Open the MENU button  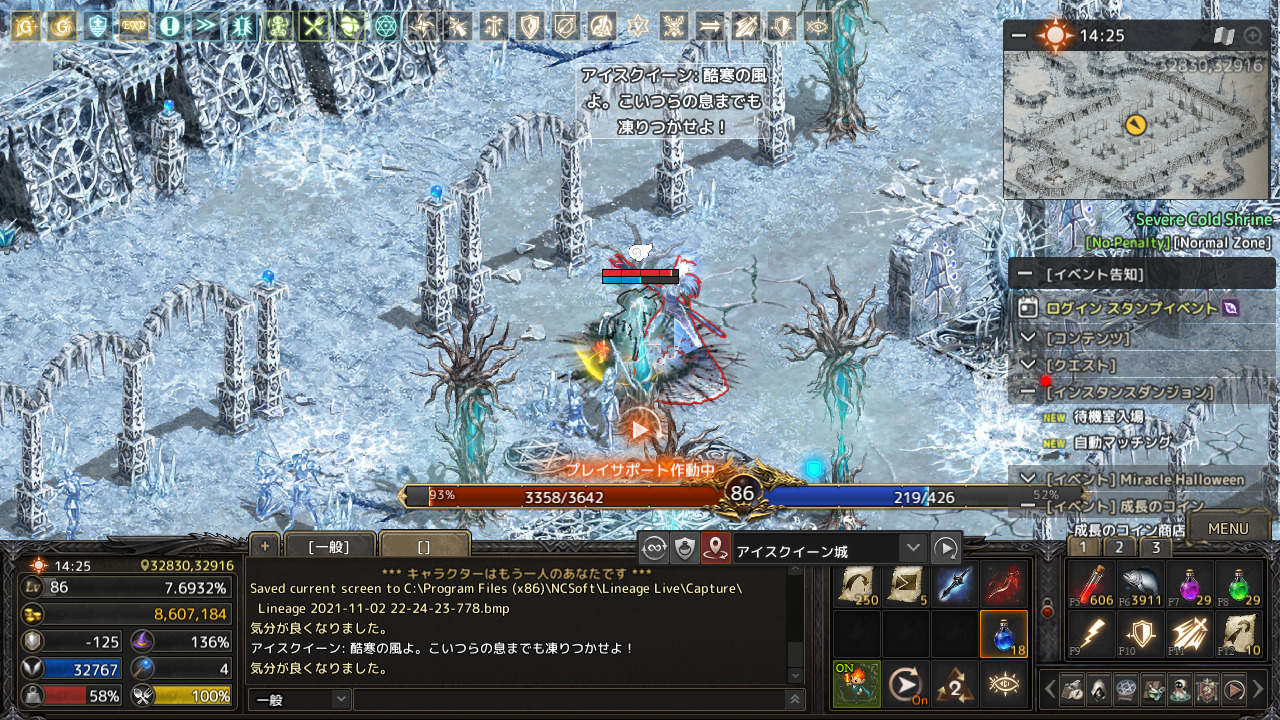pyautogui.click(x=1227, y=529)
